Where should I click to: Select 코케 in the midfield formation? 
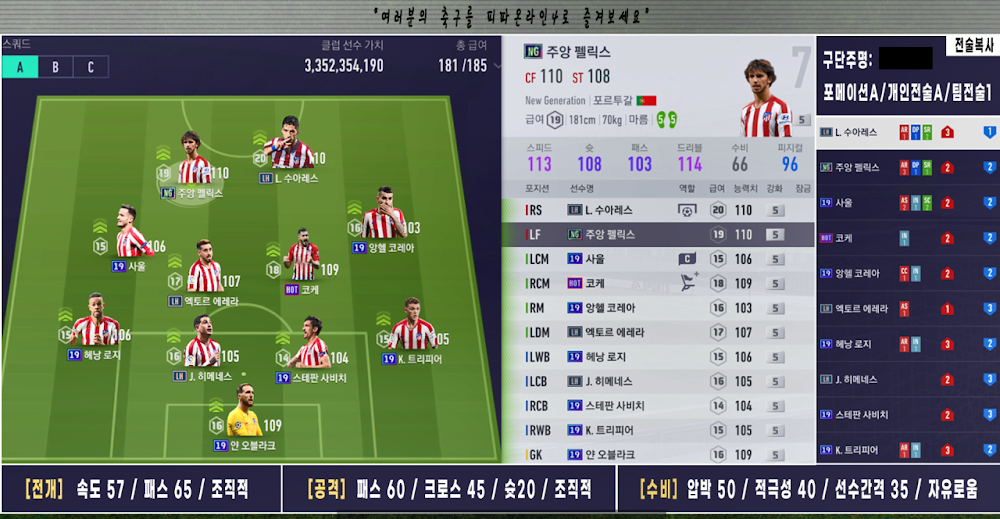coord(302,260)
